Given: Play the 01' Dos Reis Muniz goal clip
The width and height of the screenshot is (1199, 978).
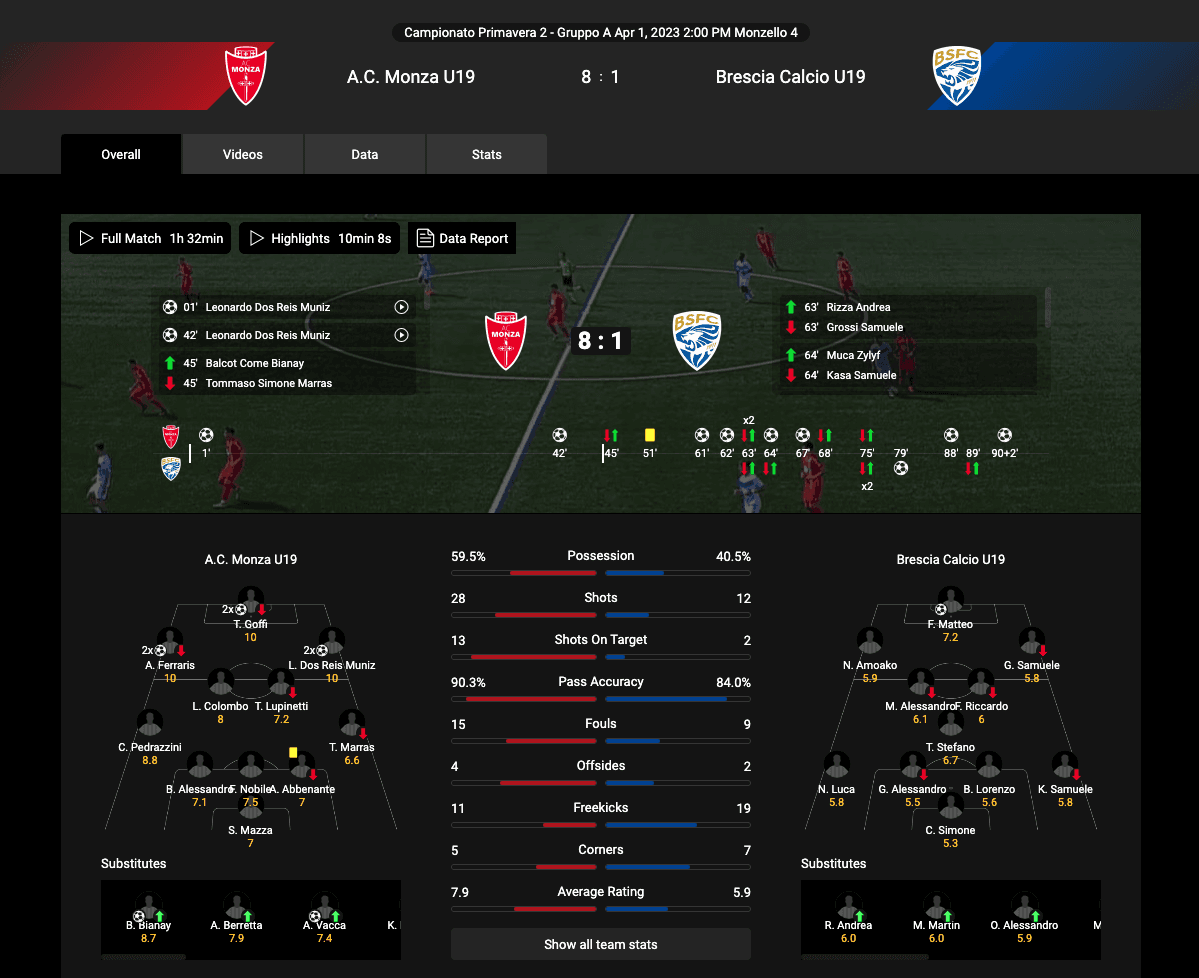Looking at the screenshot, I should (x=401, y=308).
